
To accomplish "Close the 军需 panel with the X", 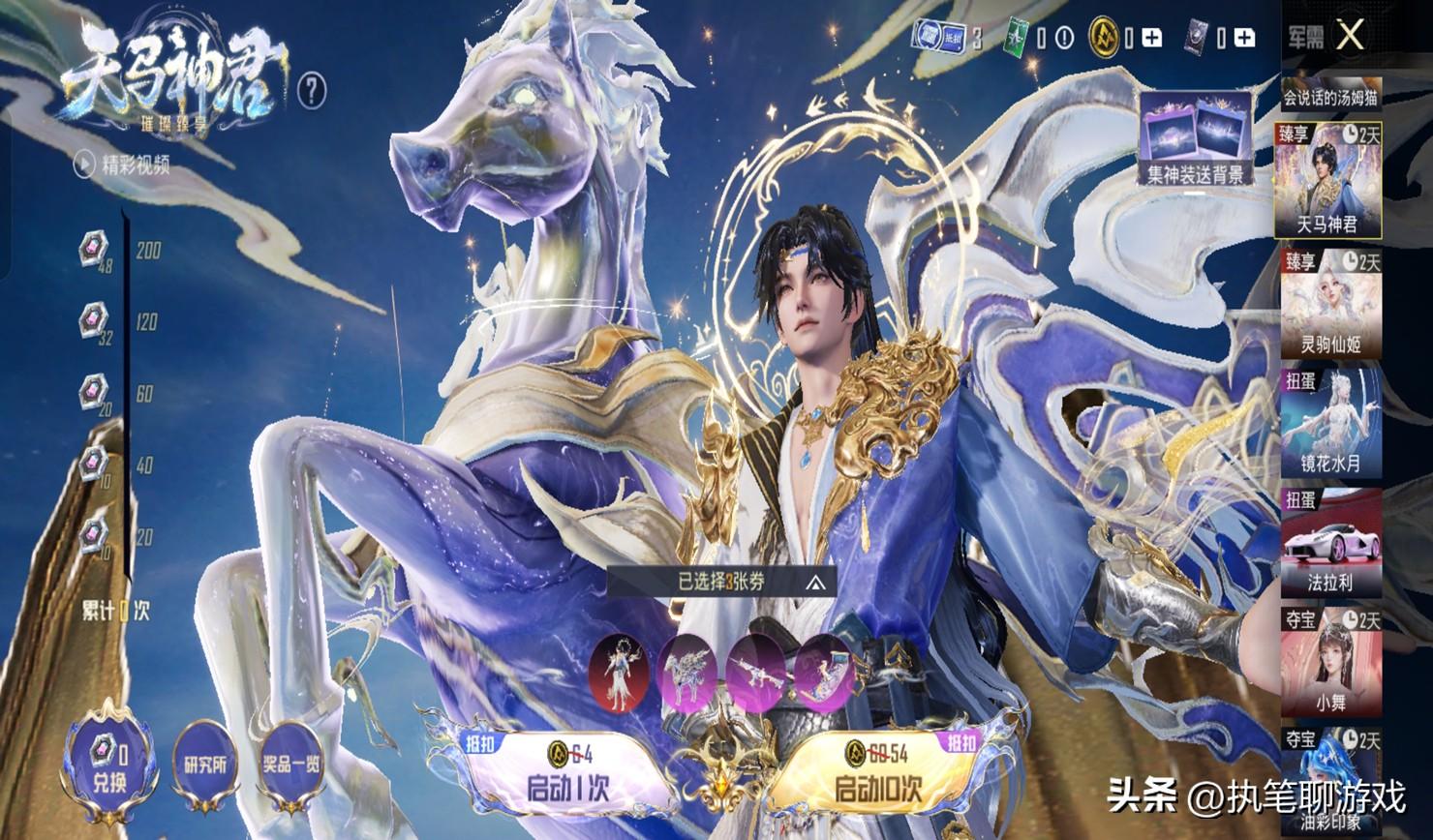I will point(1350,37).
